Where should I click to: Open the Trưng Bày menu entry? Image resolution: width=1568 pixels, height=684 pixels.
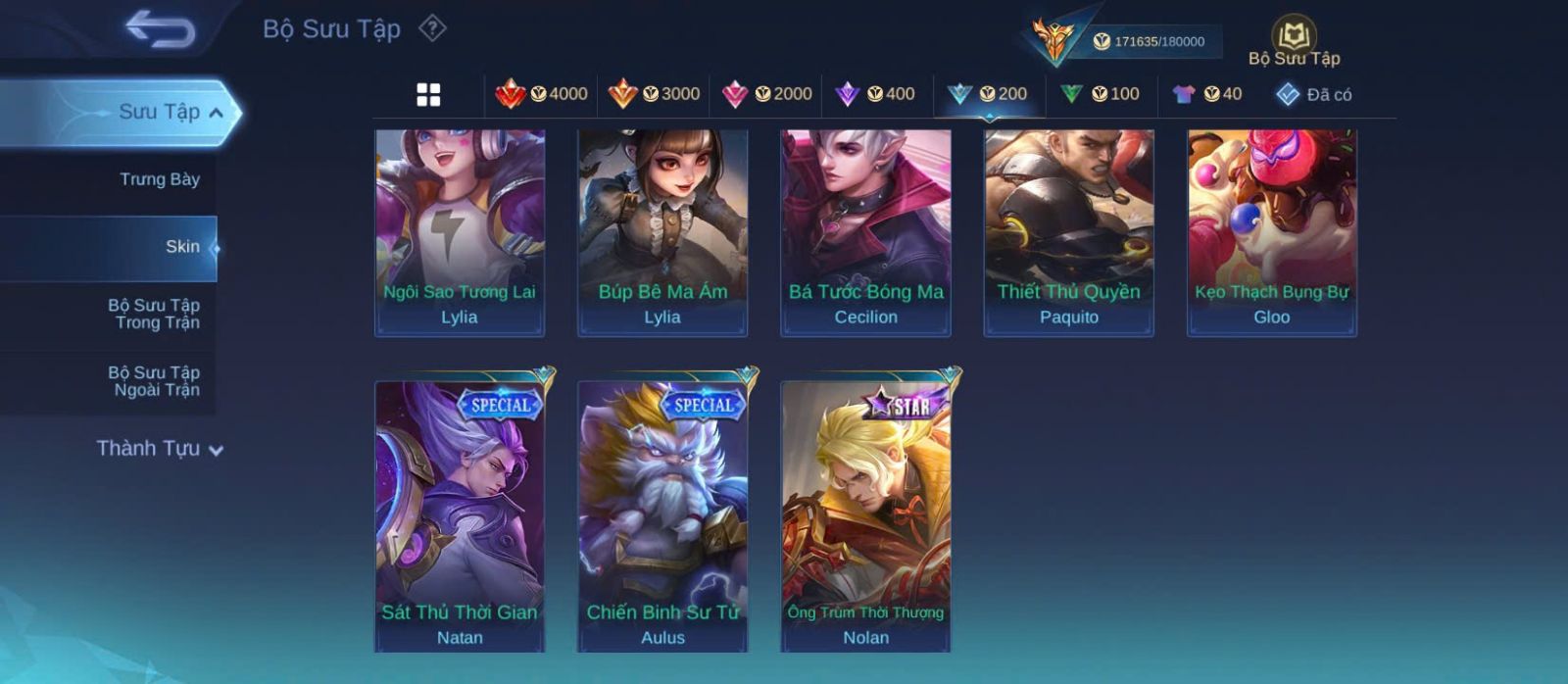[x=159, y=179]
